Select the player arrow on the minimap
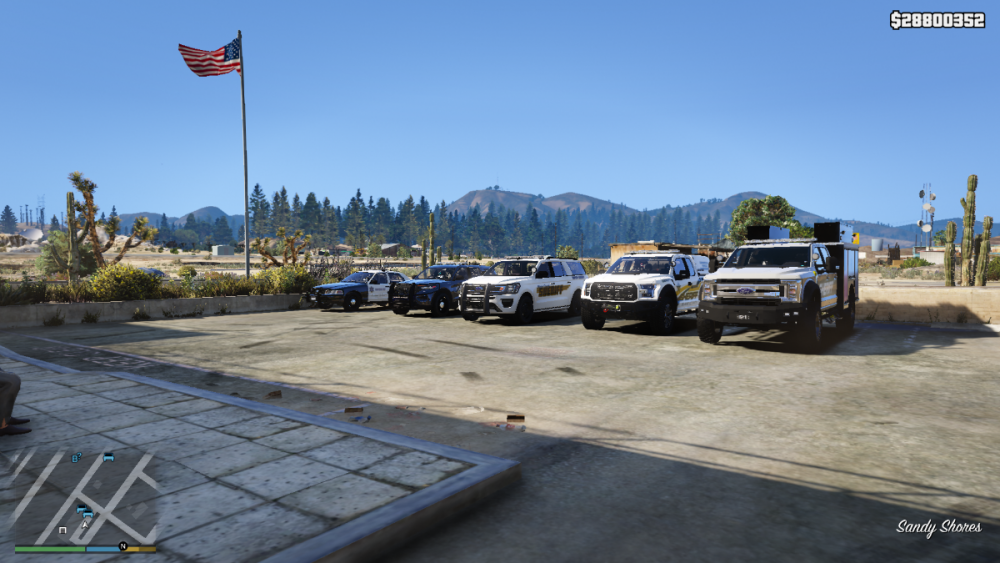 85,524
